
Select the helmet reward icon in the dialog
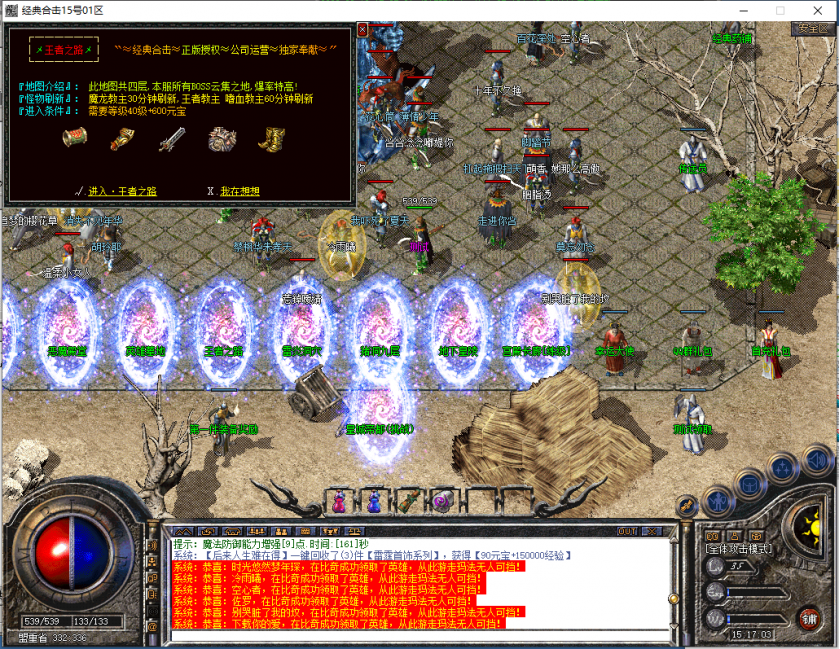(221, 139)
